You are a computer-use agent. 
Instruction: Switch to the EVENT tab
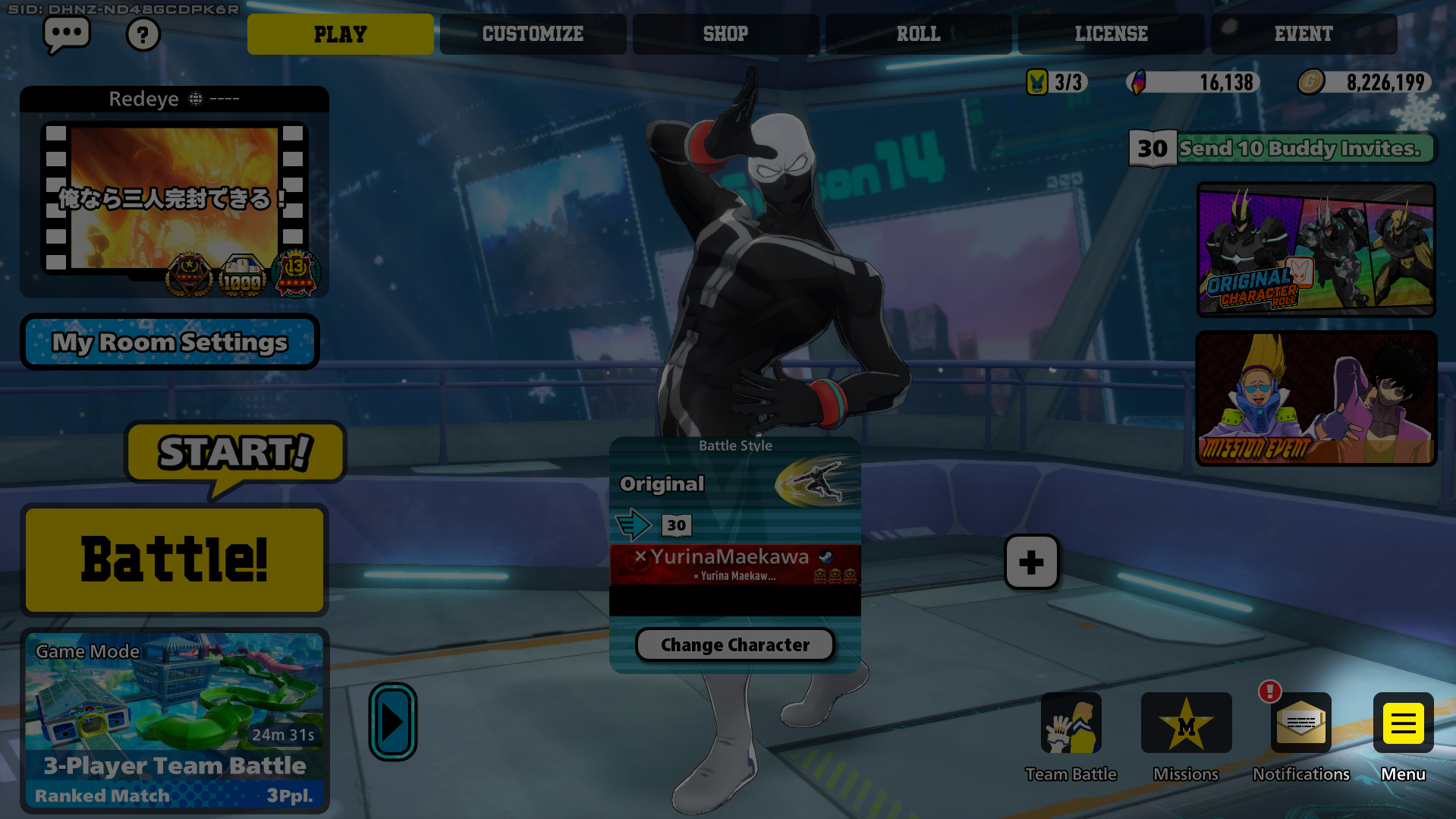pos(1303,34)
